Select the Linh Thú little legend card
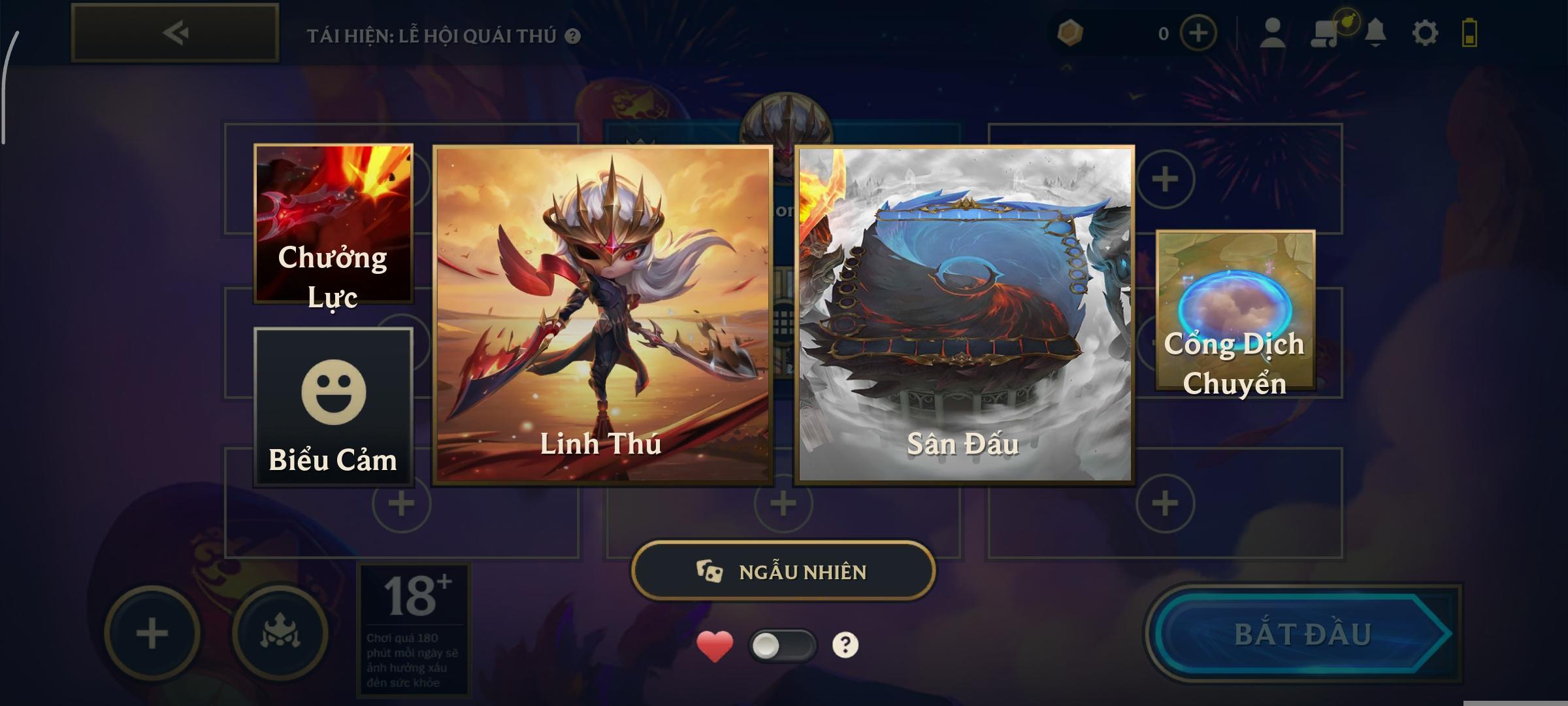The height and width of the screenshot is (706, 1568). tap(602, 314)
